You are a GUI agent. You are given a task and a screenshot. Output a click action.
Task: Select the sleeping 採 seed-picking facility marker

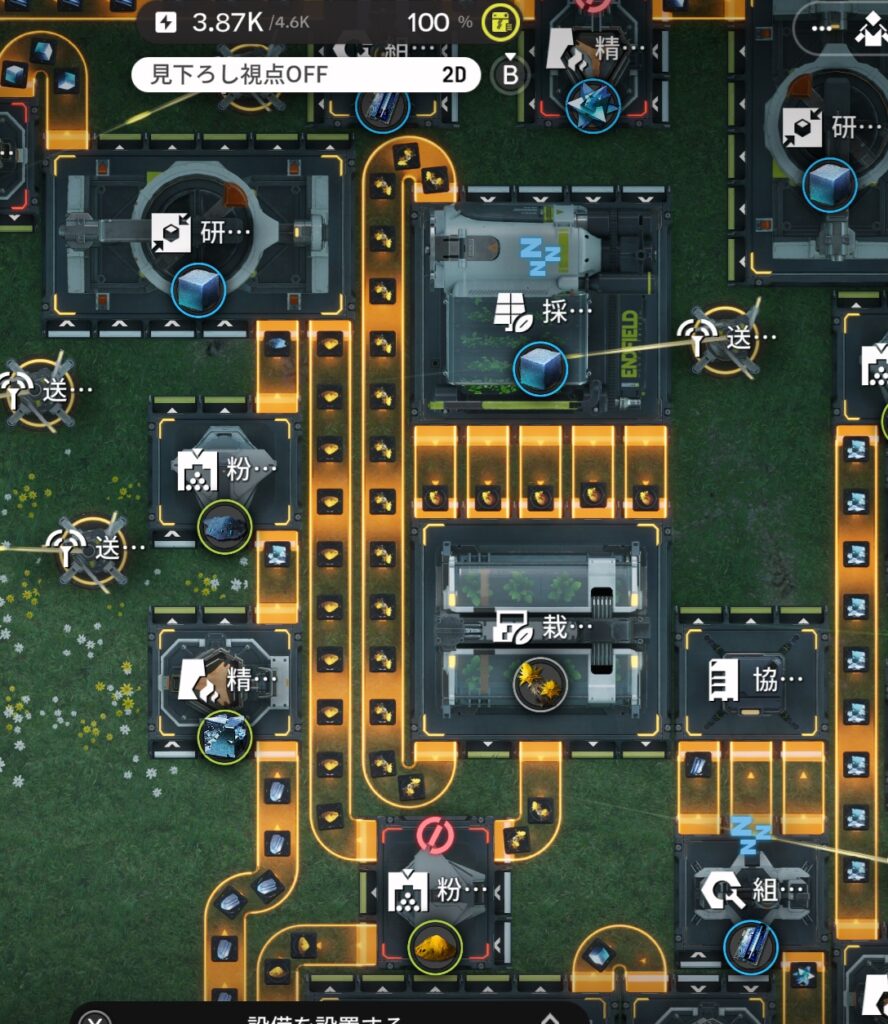coord(541,312)
